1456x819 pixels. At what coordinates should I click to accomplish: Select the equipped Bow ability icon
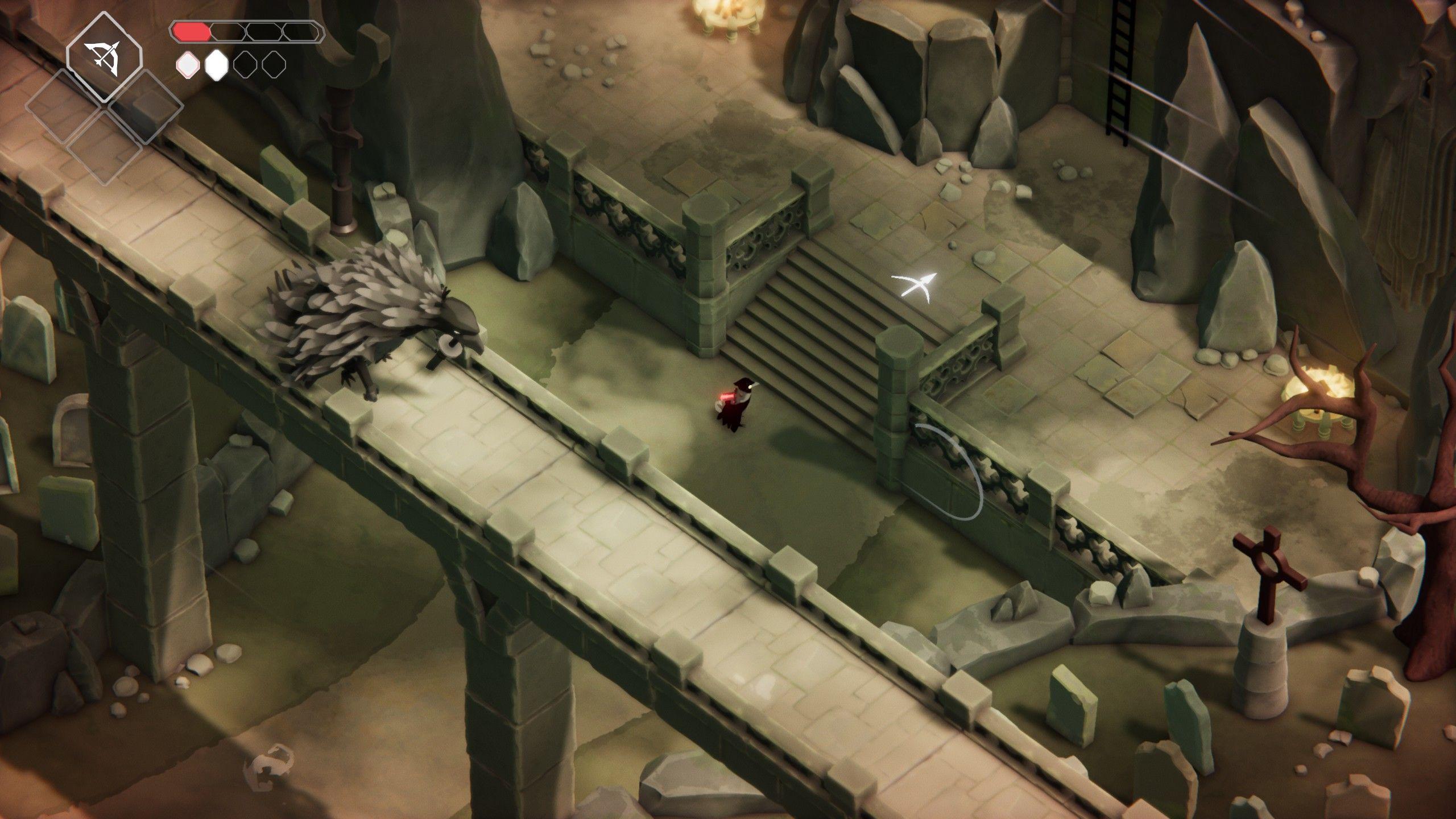(104, 56)
